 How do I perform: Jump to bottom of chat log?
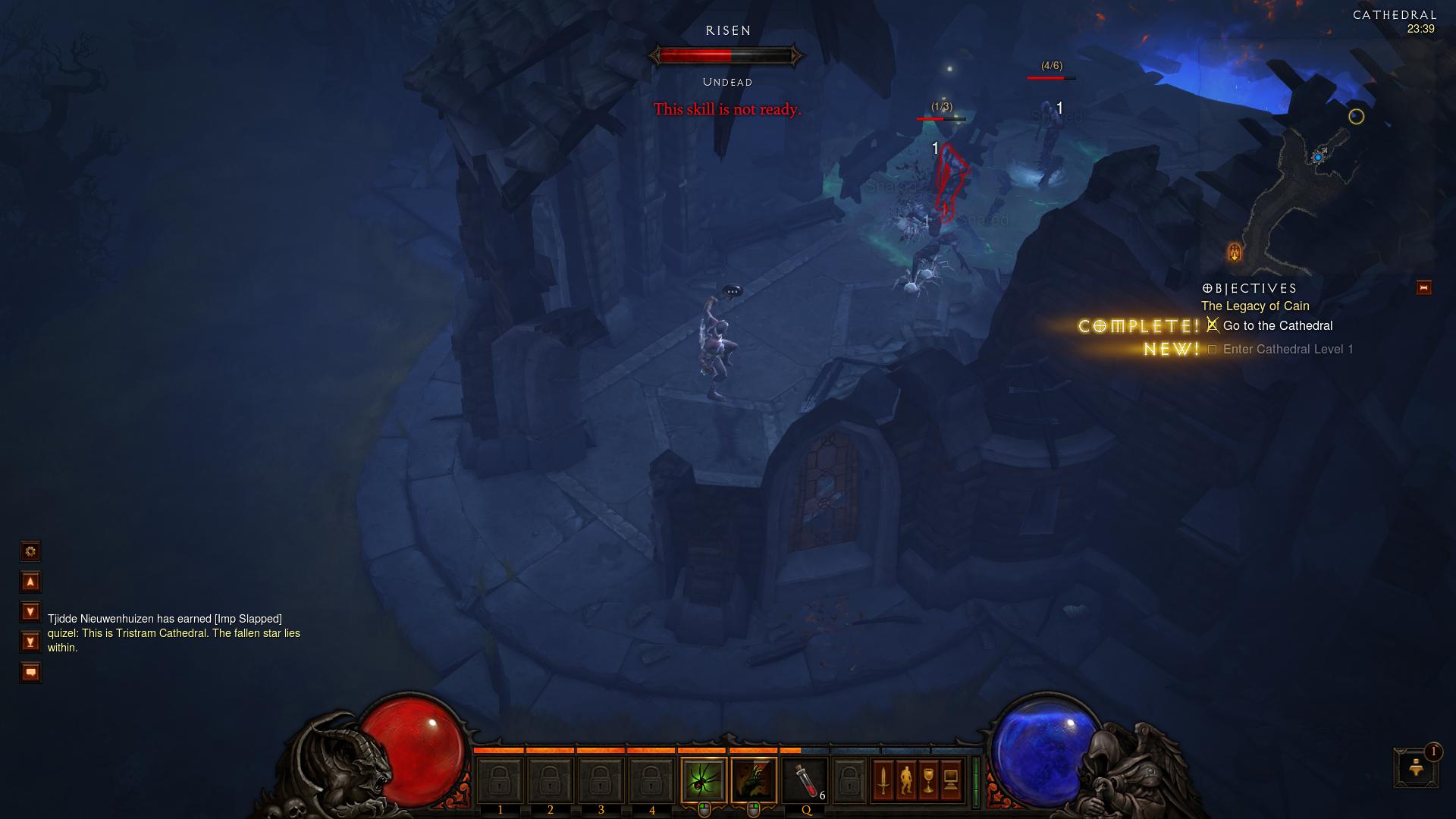[x=30, y=642]
